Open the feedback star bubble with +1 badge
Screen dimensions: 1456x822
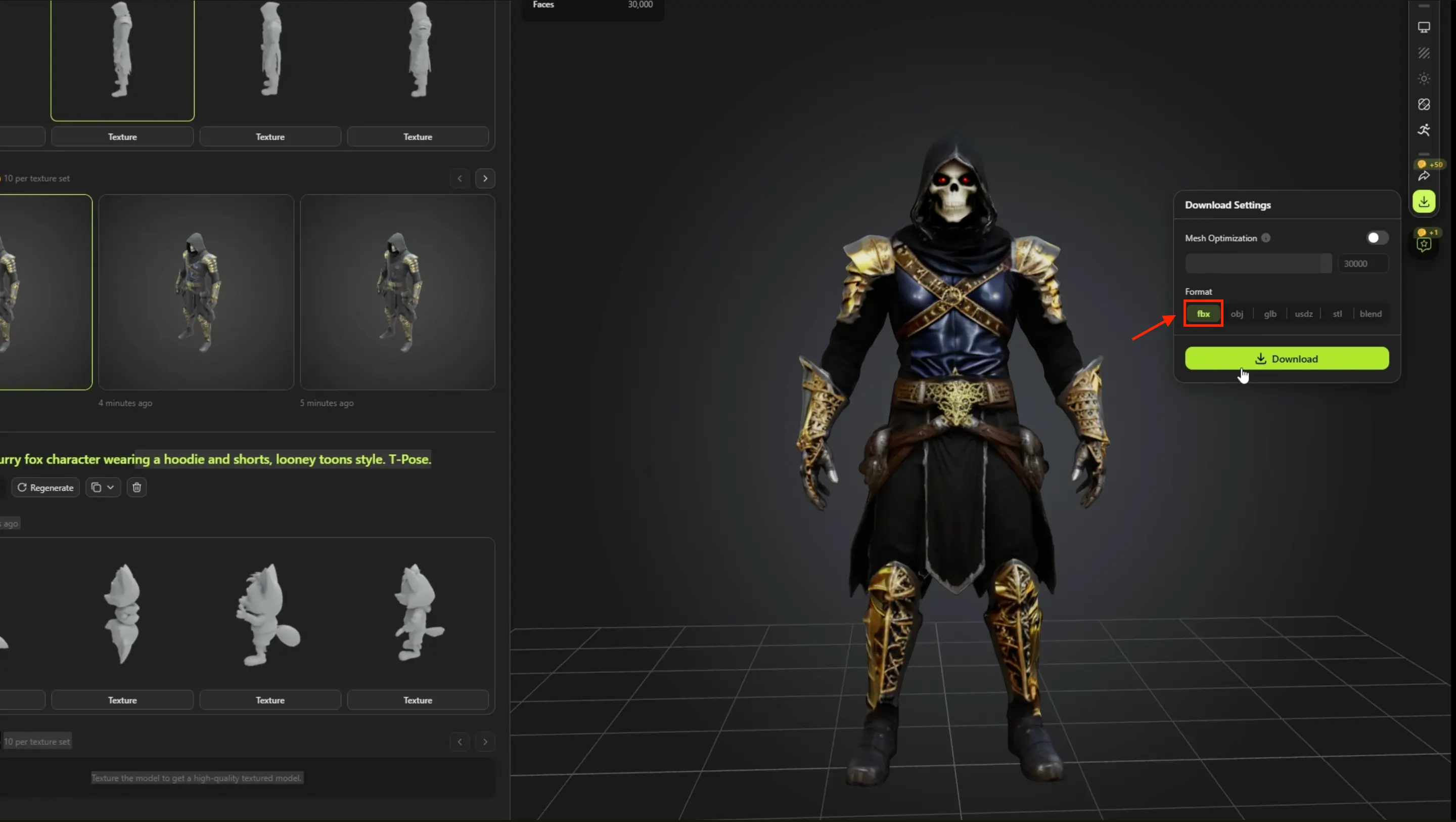tap(1424, 244)
